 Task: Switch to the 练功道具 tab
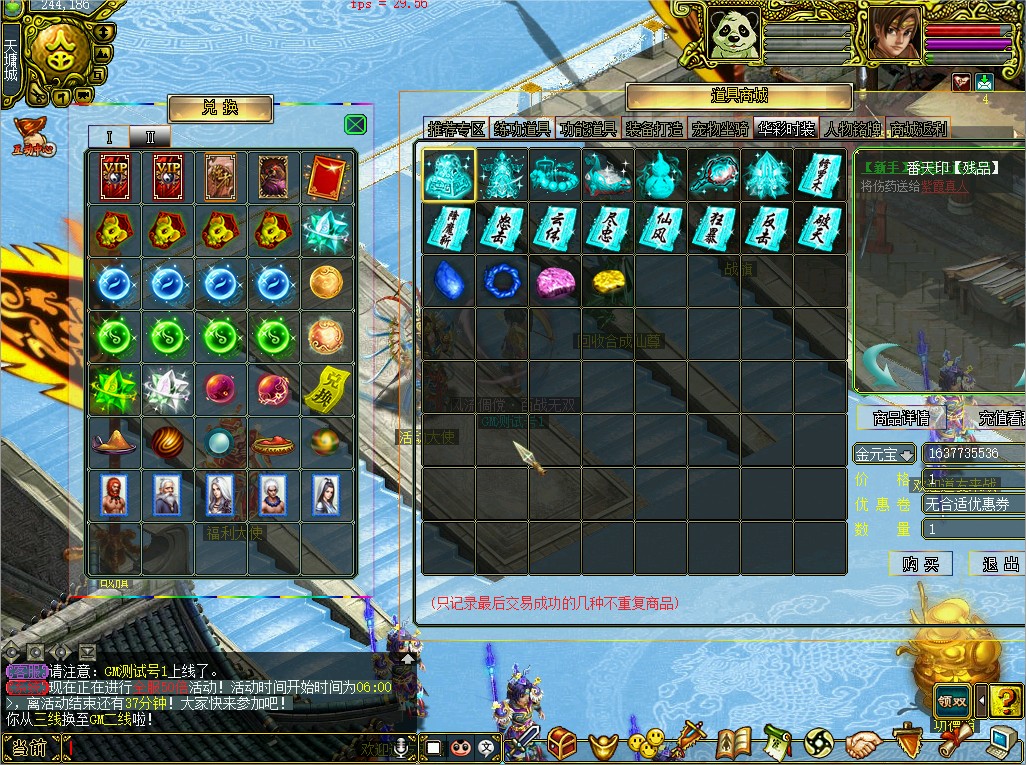522,129
